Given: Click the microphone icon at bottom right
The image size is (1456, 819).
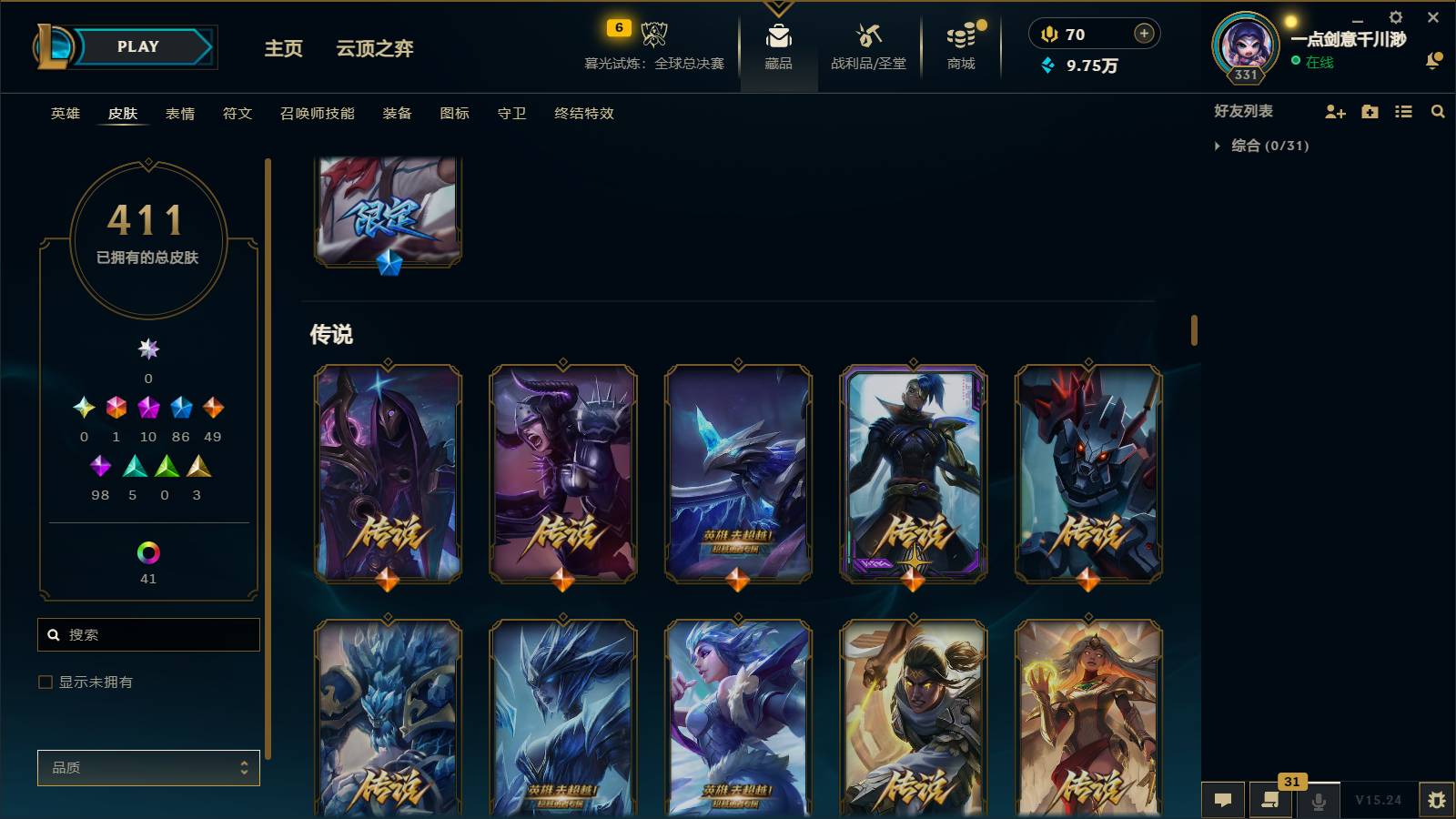Looking at the screenshot, I should point(1318,801).
